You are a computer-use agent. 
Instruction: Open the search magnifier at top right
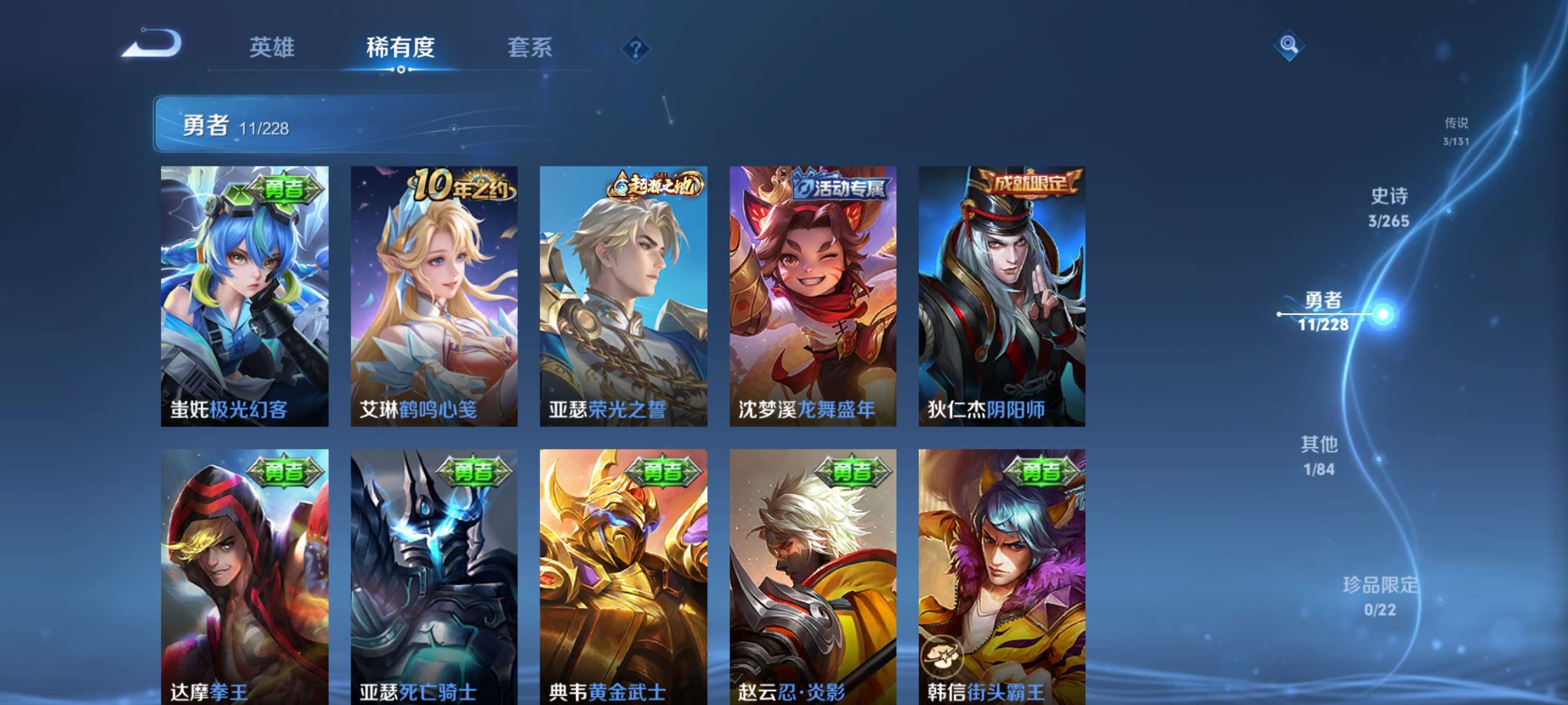1289,46
